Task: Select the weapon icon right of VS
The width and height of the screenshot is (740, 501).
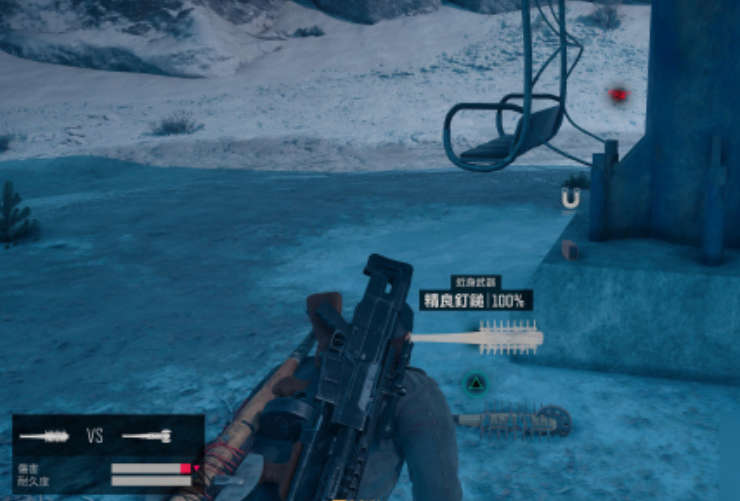Action: [147, 436]
